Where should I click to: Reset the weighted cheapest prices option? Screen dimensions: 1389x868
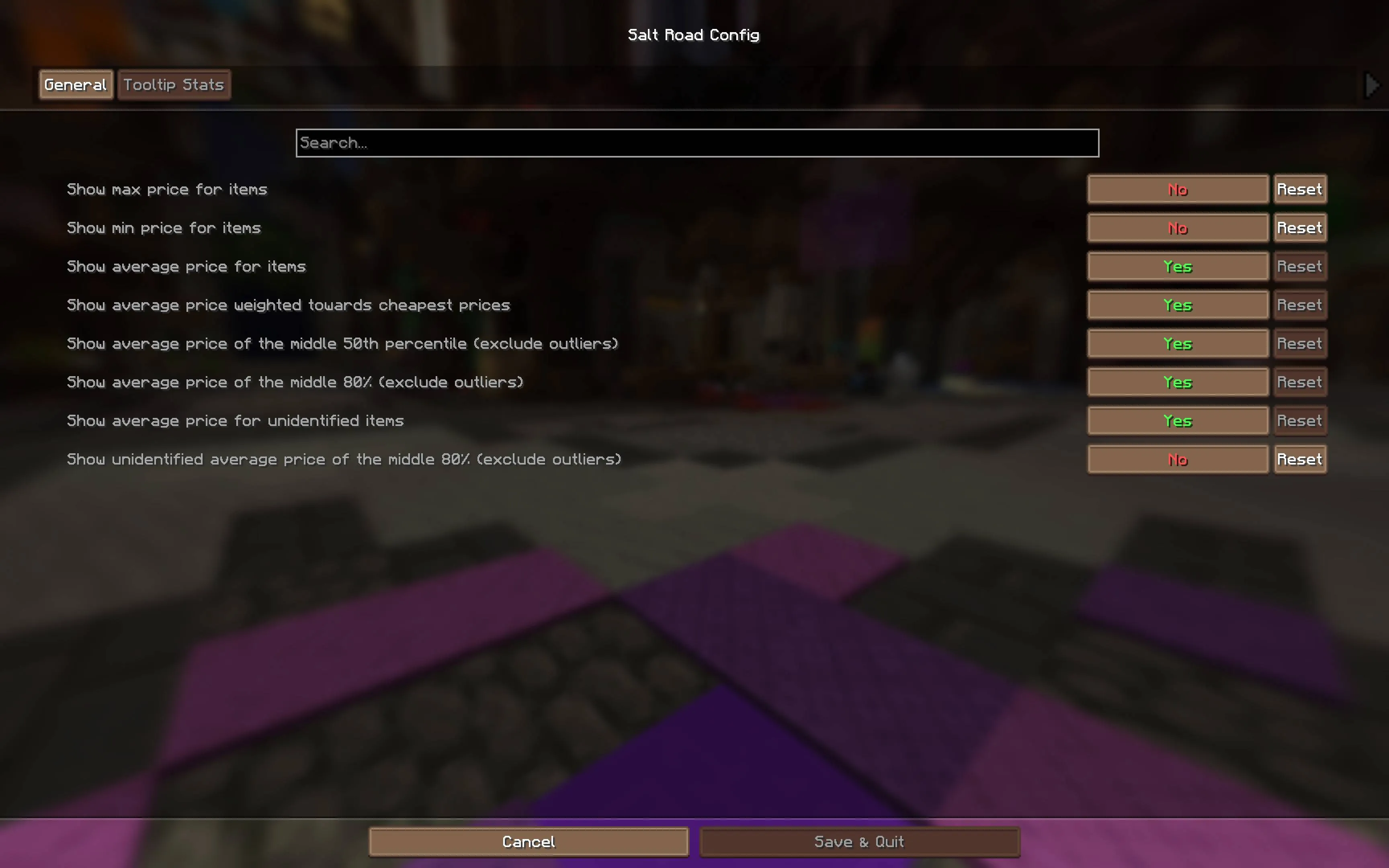coord(1300,305)
